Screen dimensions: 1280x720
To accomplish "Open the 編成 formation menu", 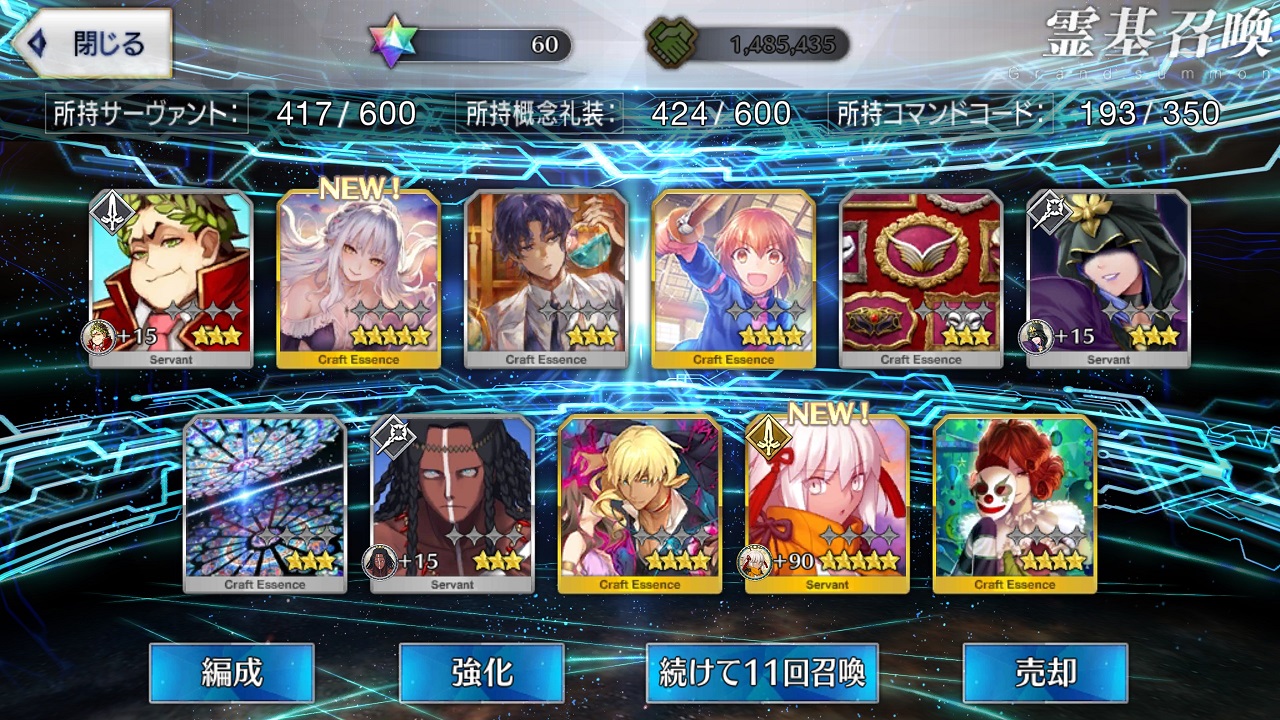I will pos(232,672).
